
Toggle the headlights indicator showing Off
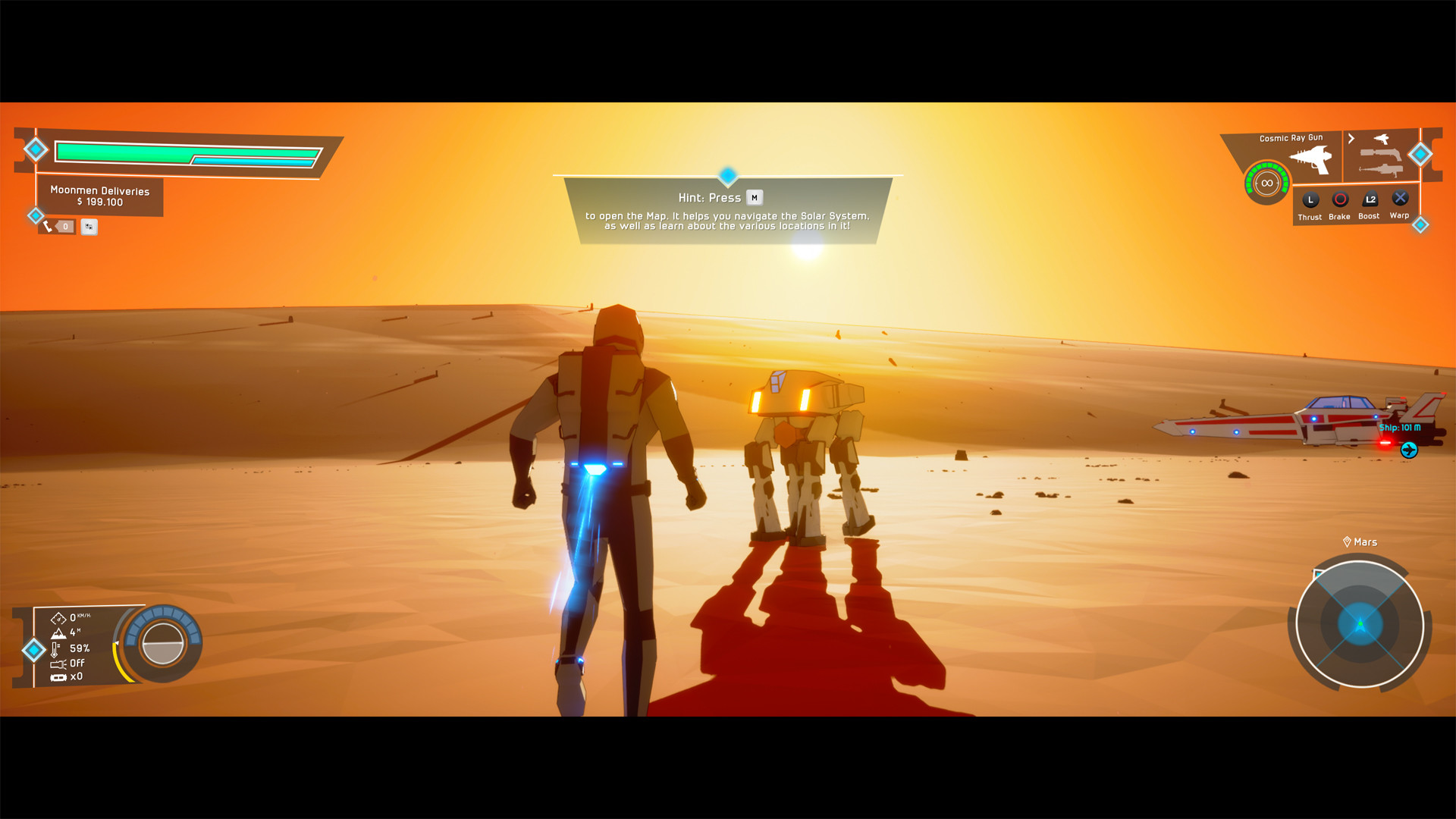(58, 664)
